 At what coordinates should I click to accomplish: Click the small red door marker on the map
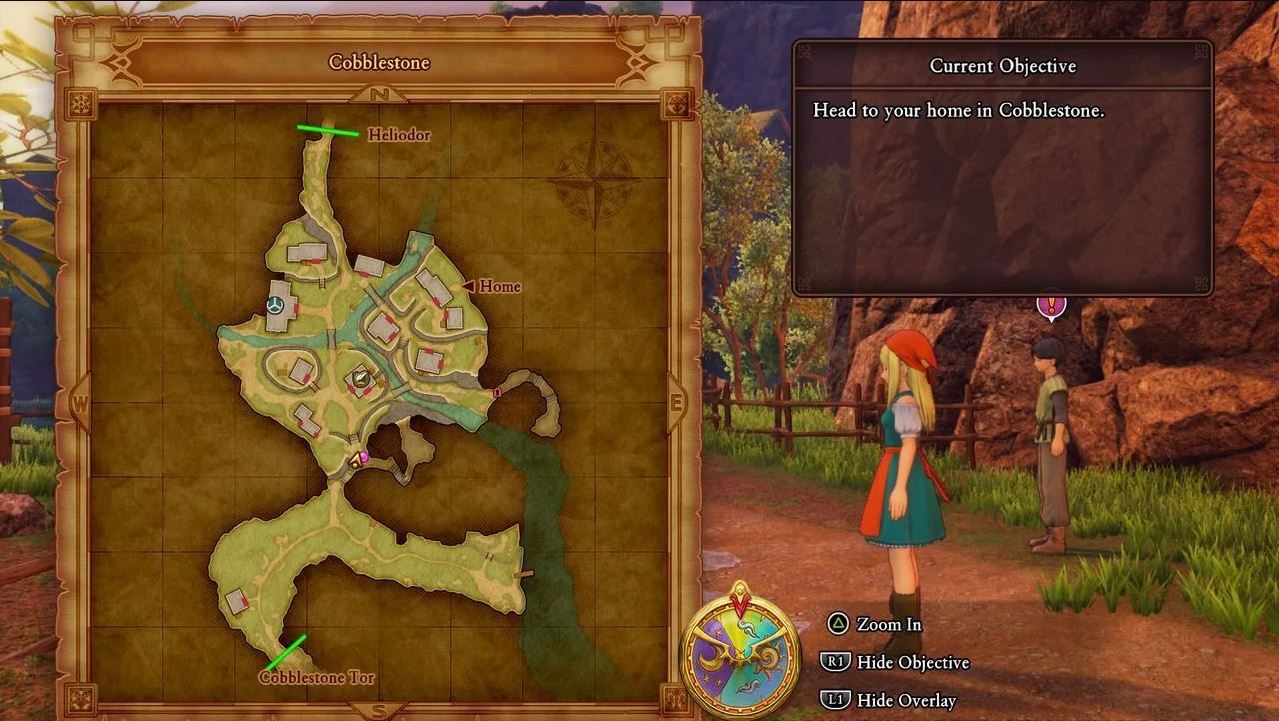coord(497,392)
